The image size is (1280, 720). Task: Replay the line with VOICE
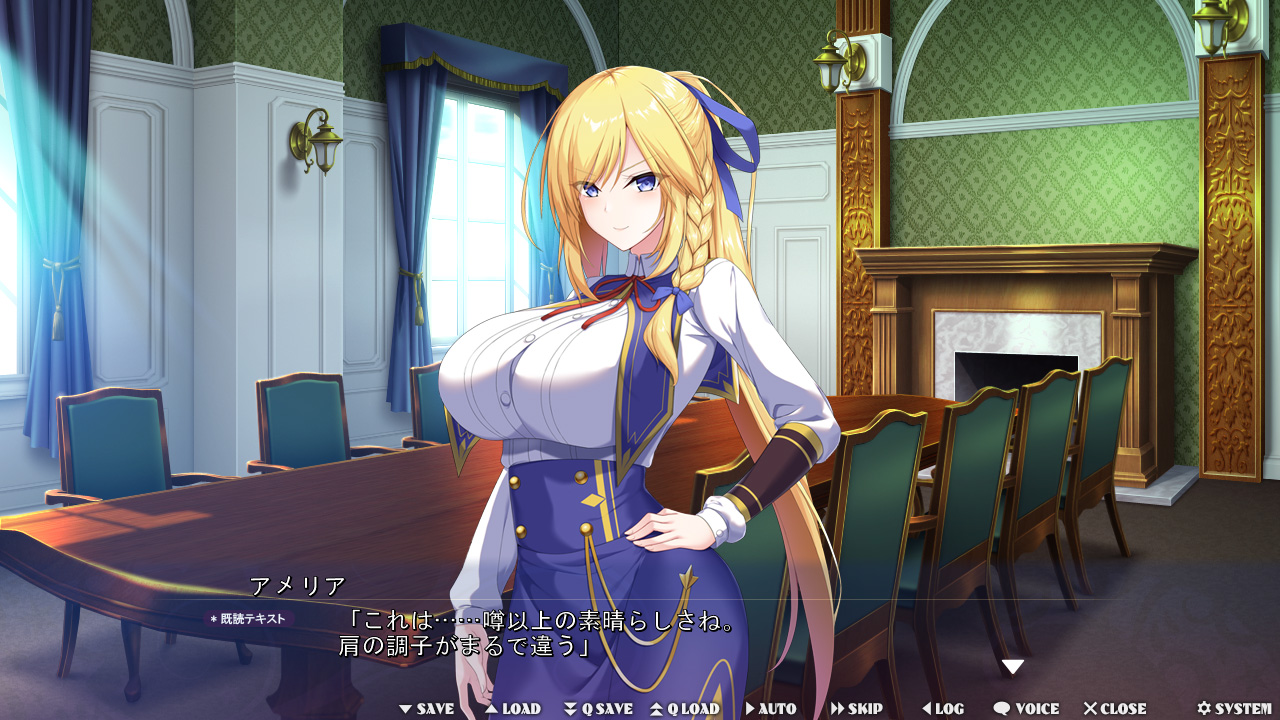(x=1026, y=709)
